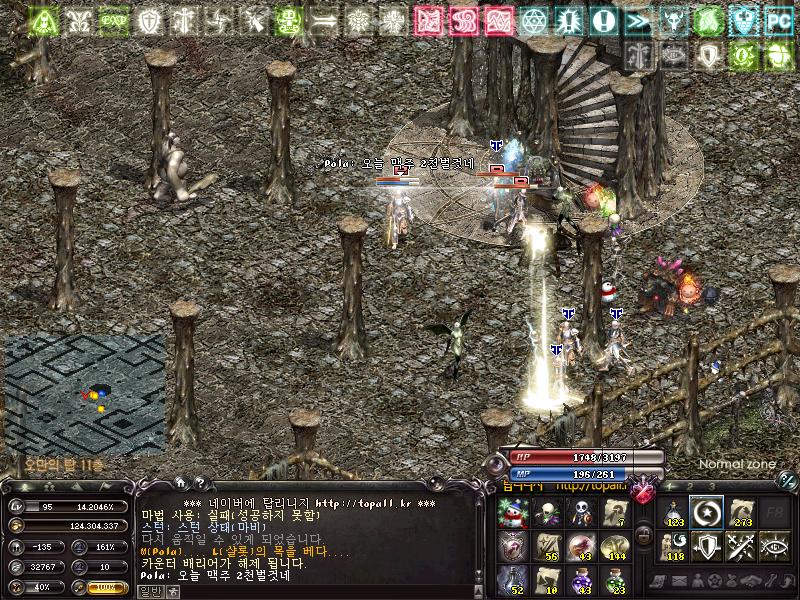This screenshot has width=800, height=600.
Task: Use the green potion with 23 count
Action: click(x=614, y=579)
